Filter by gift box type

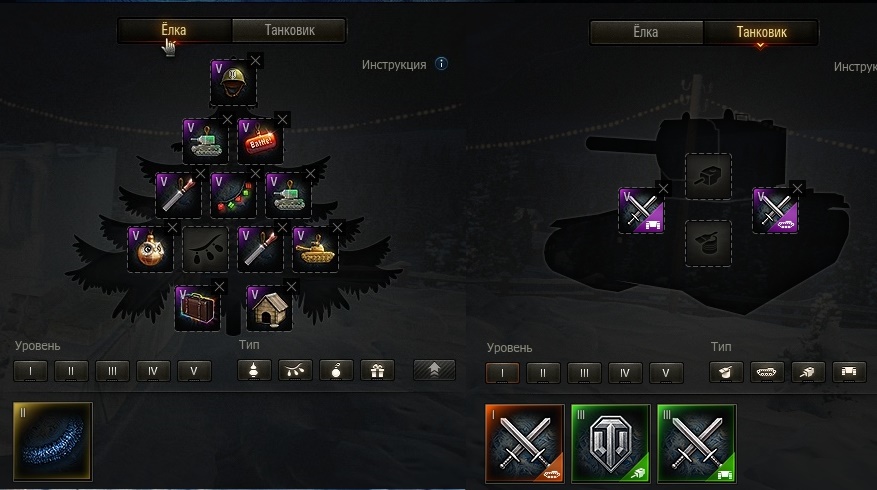pos(377,371)
